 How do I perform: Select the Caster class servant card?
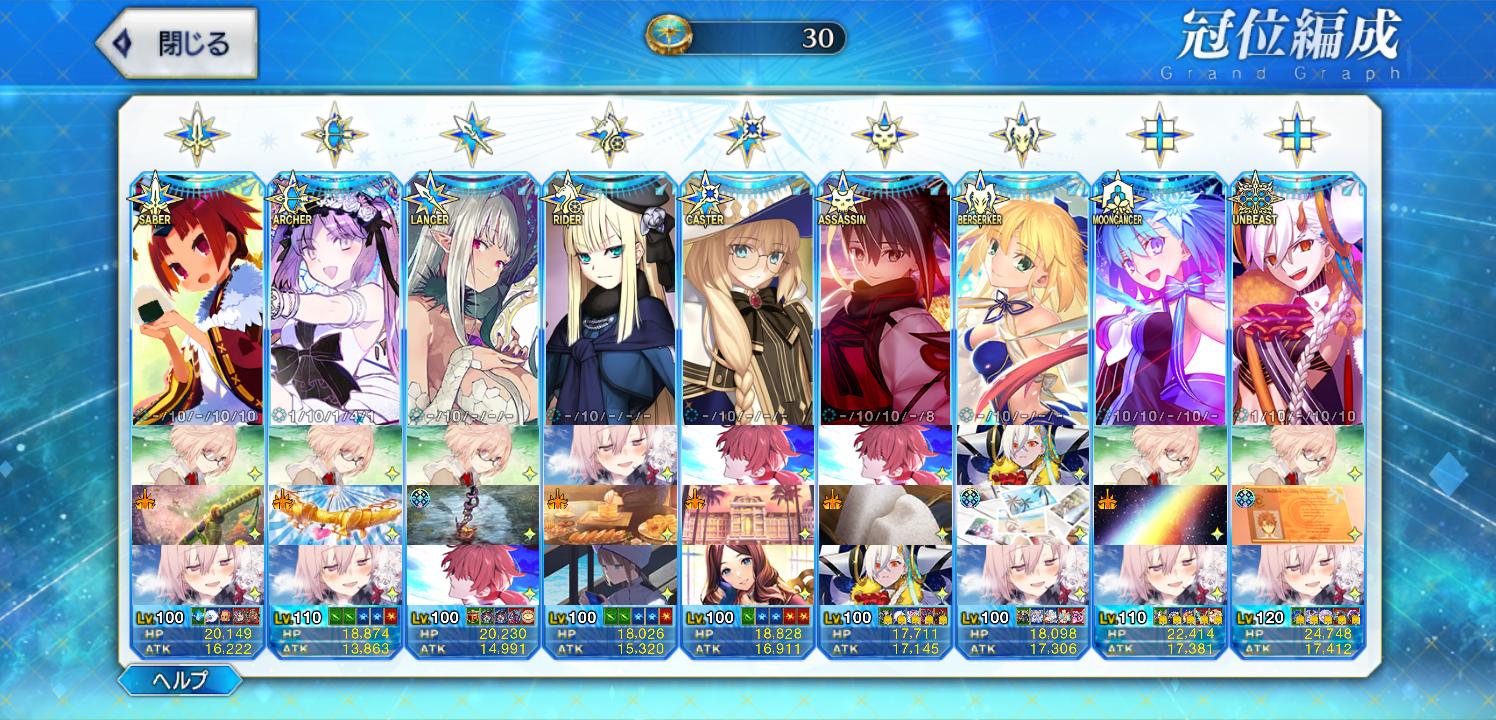[x=747, y=300]
